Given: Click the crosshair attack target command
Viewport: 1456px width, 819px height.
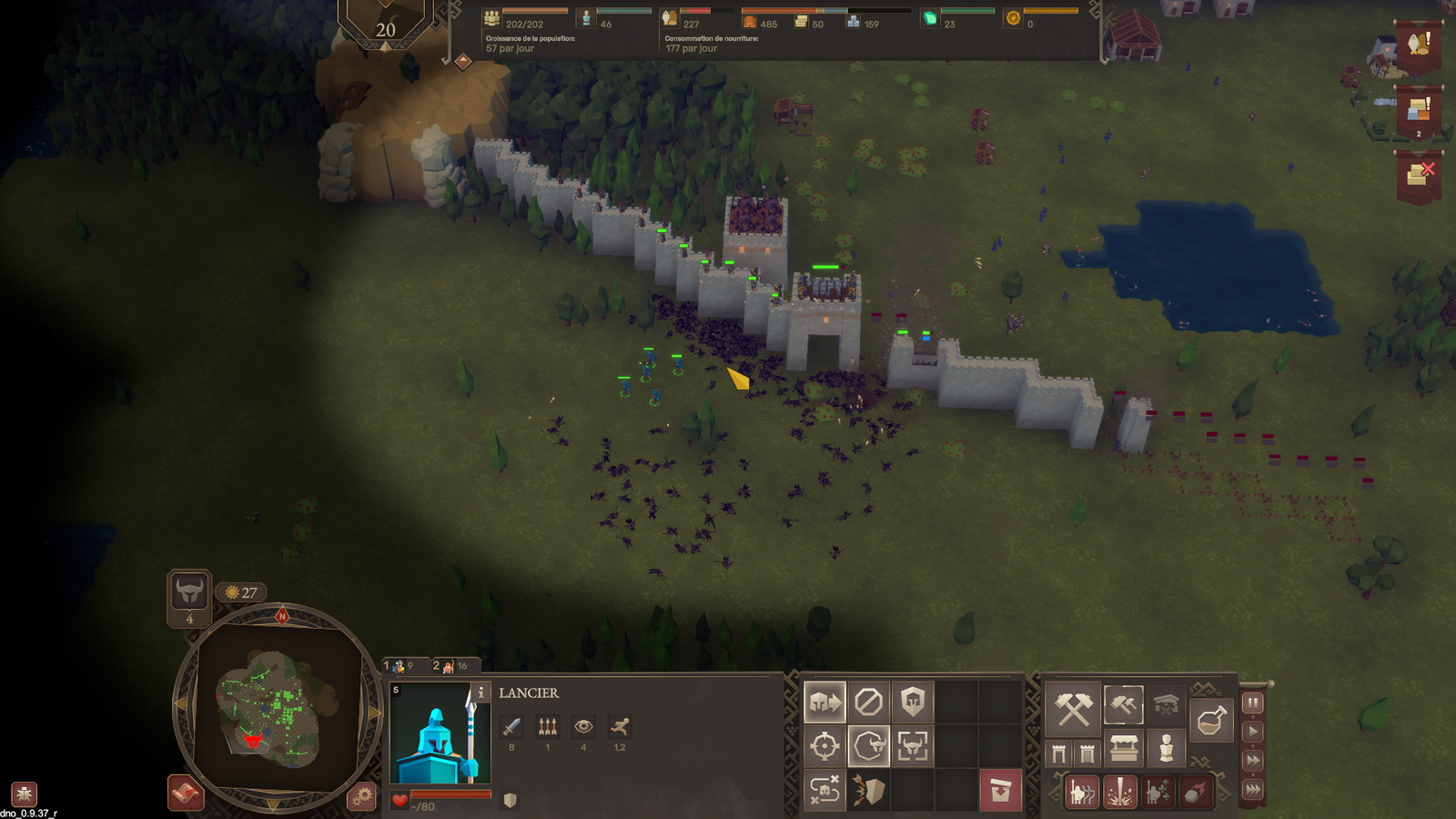Looking at the screenshot, I should click(824, 746).
